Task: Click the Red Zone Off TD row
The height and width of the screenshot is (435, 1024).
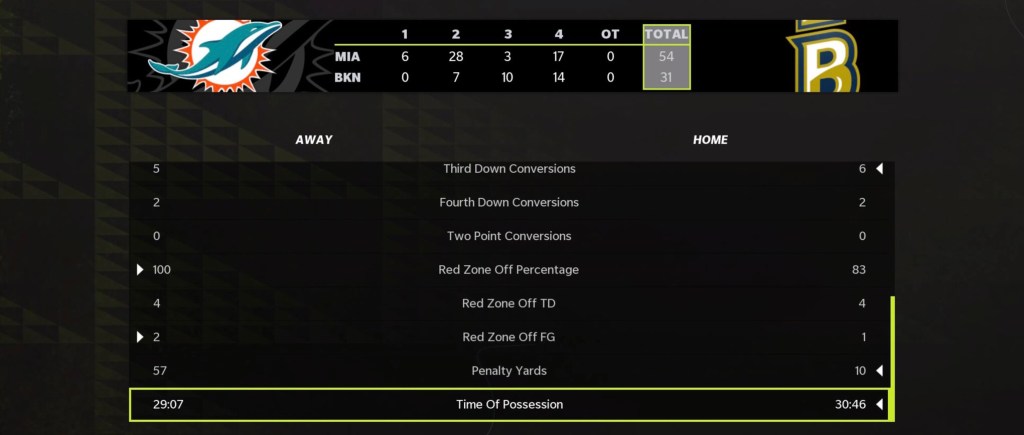Action: [x=510, y=303]
